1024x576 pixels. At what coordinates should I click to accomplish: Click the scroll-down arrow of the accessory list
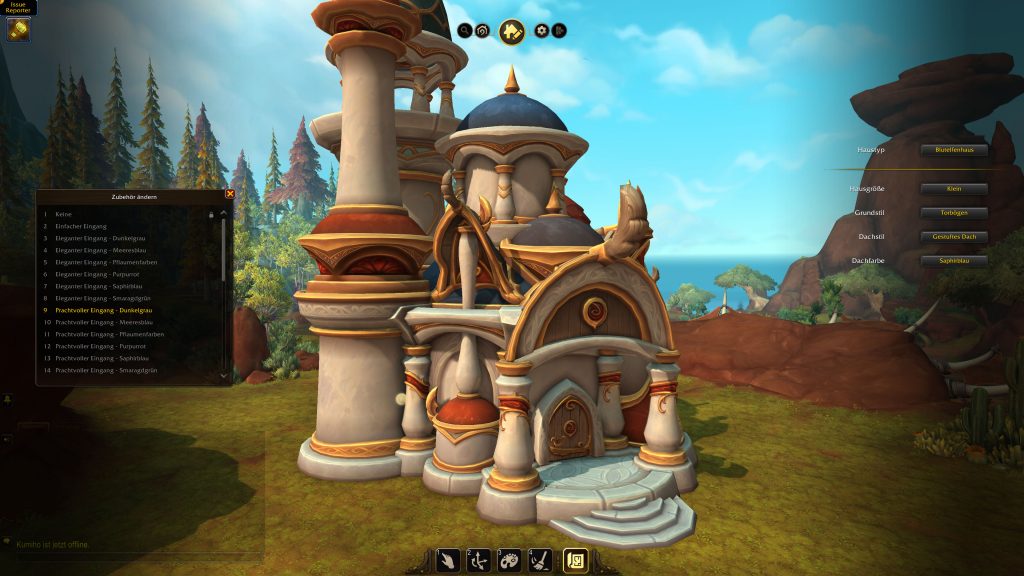224,375
